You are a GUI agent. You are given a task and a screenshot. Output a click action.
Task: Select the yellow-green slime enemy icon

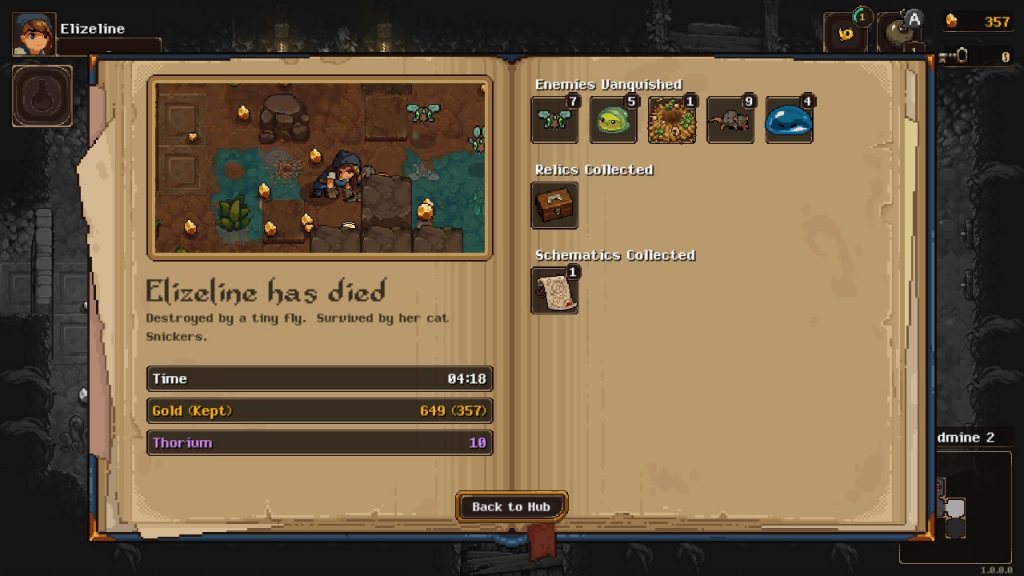pos(613,120)
